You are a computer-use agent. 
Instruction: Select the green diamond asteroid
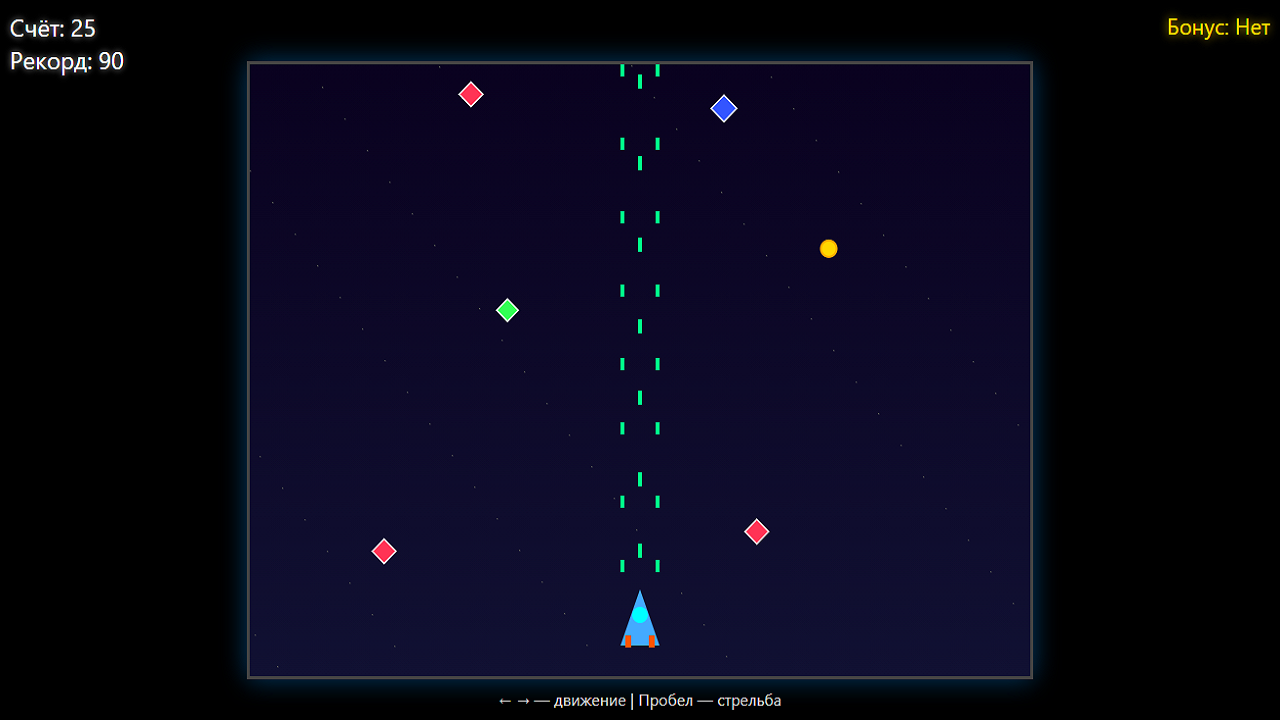(507, 310)
